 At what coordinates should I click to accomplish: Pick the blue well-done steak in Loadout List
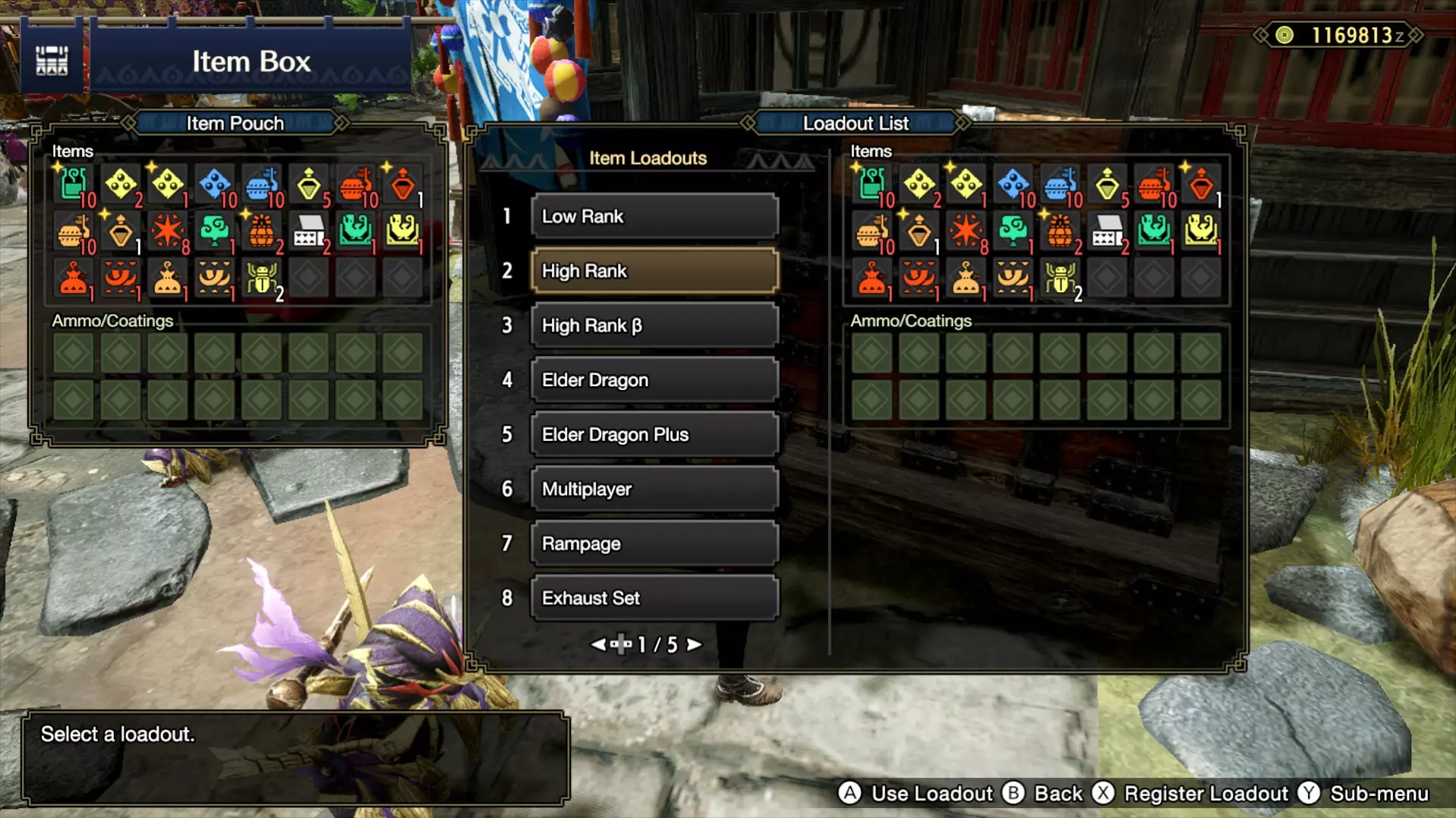point(1060,184)
